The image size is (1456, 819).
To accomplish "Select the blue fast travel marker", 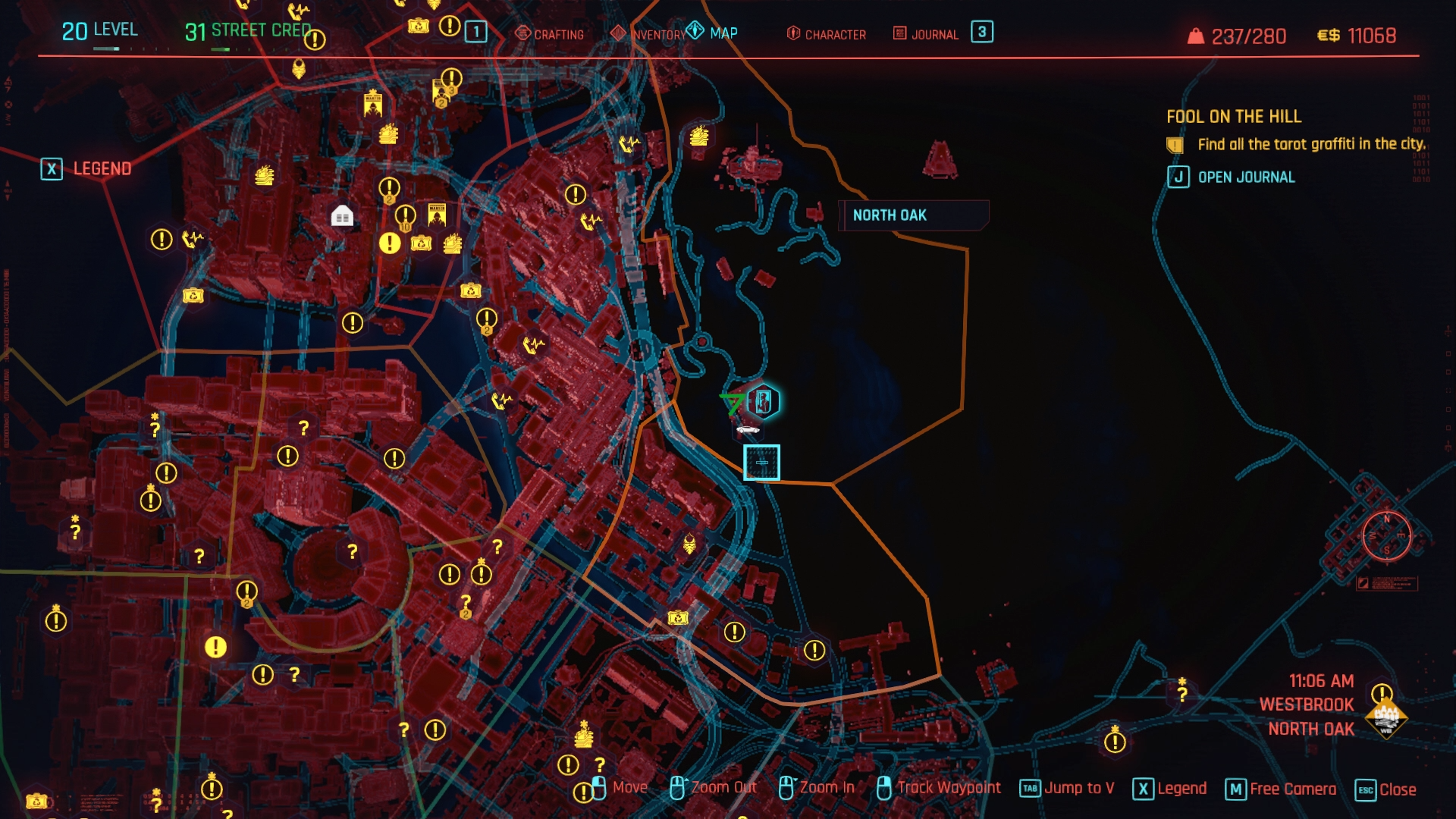I will pos(761,463).
